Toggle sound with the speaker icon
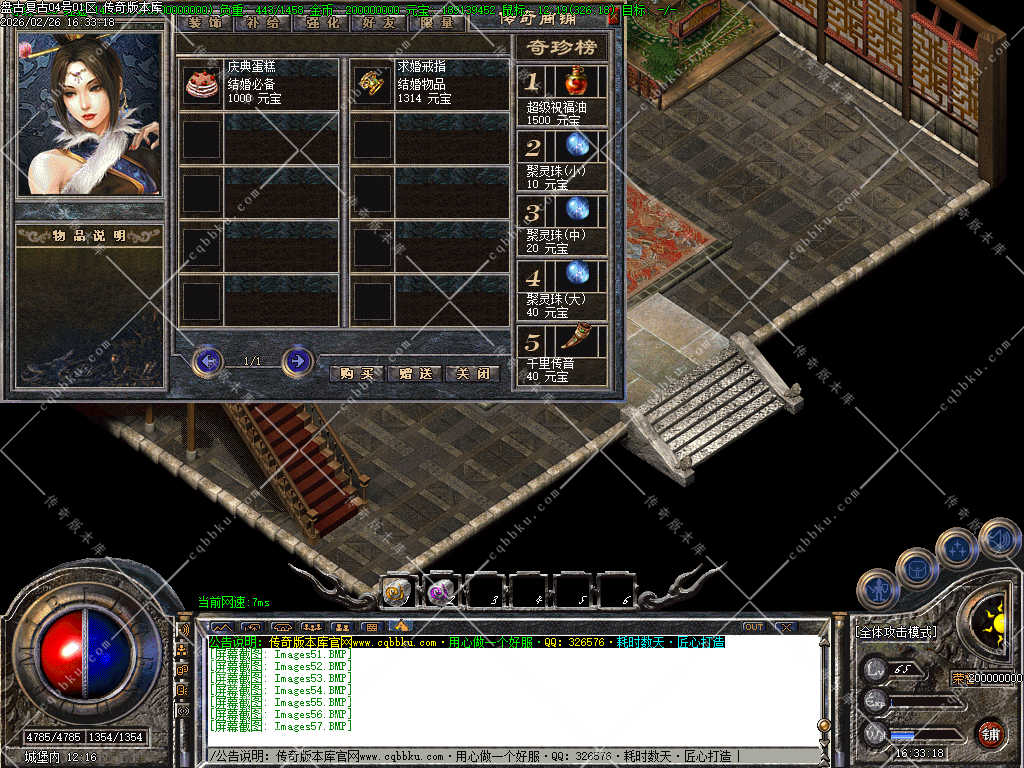This screenshot has width=1024, height=768. (999, 538)
